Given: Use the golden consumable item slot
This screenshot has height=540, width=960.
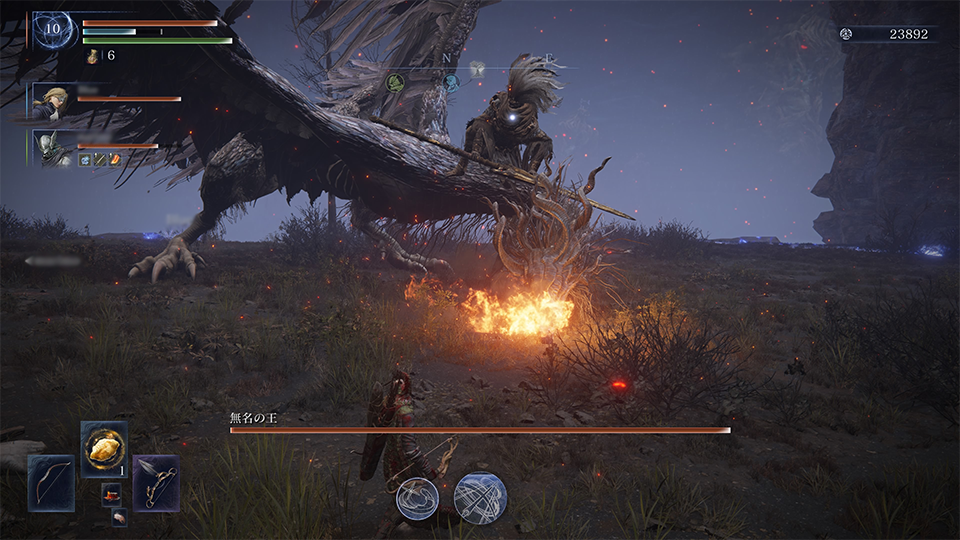Looking at the screenshot, I should pyautogui.click(x=104, y=449).
